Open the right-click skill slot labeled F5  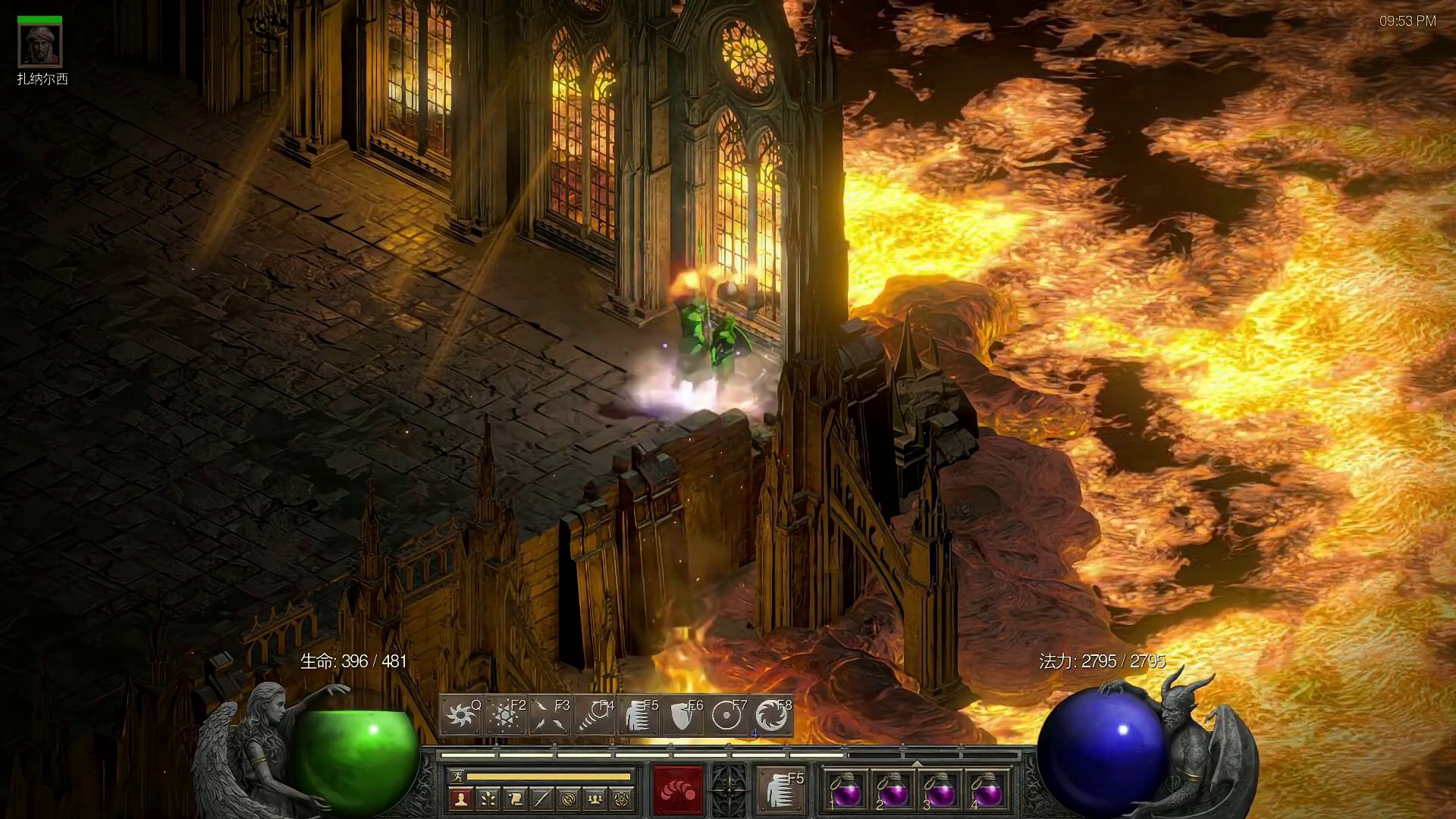point(780,789)
